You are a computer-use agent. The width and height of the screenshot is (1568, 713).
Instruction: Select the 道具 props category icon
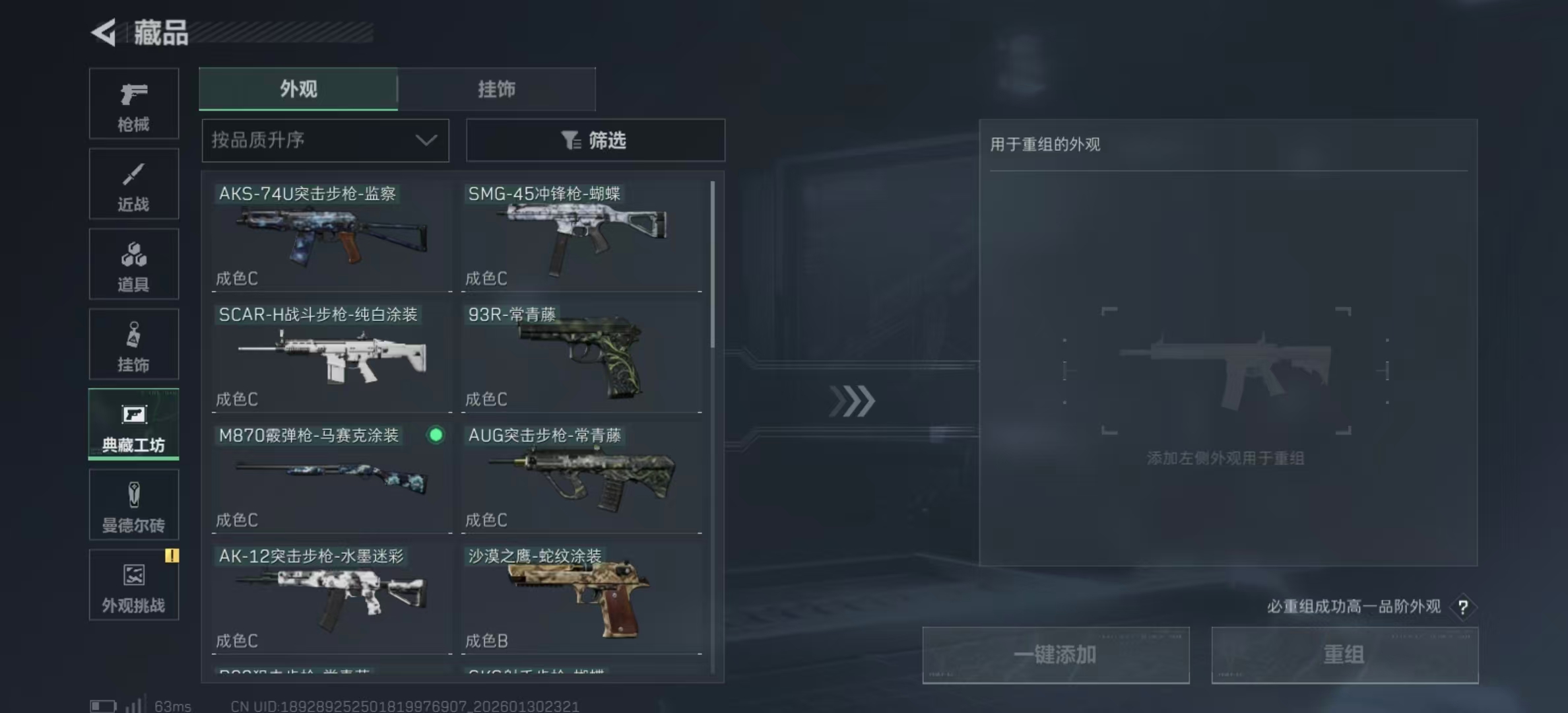[133, 264]
